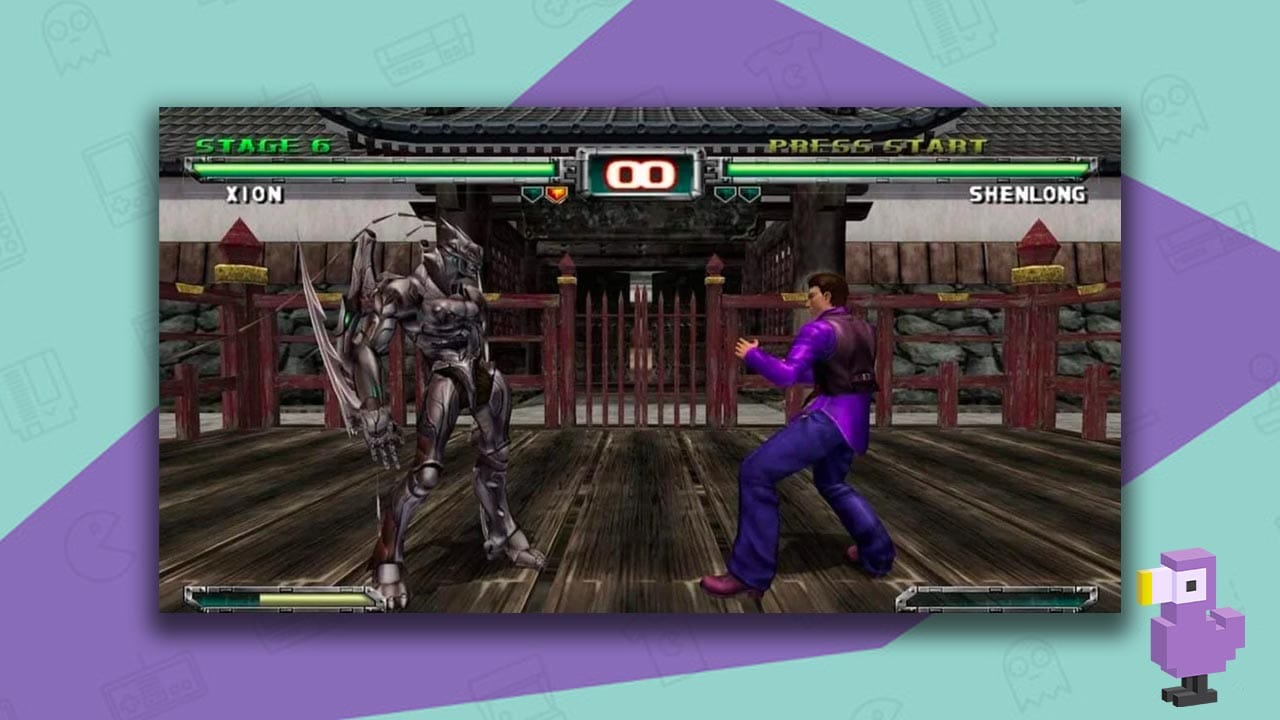Click the red 00 round timer display
This screenshot has height=720, width=1280.
(x=640, y=172)
